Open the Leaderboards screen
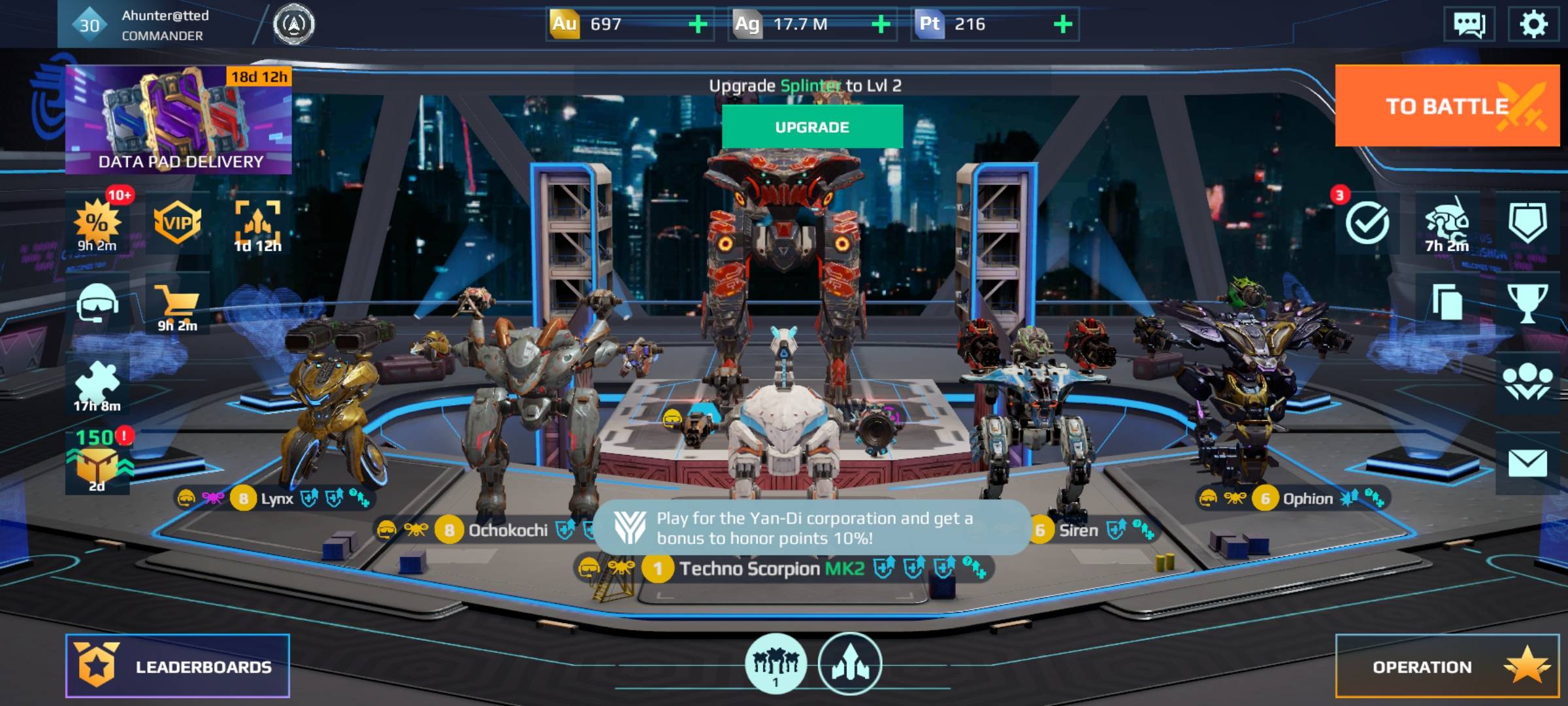 pos(177,666)
